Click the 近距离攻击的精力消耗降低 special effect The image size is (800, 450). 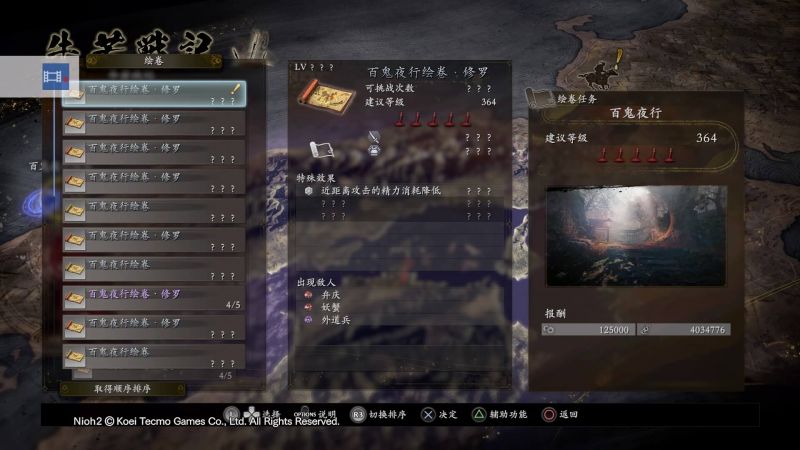click(380, 190)
